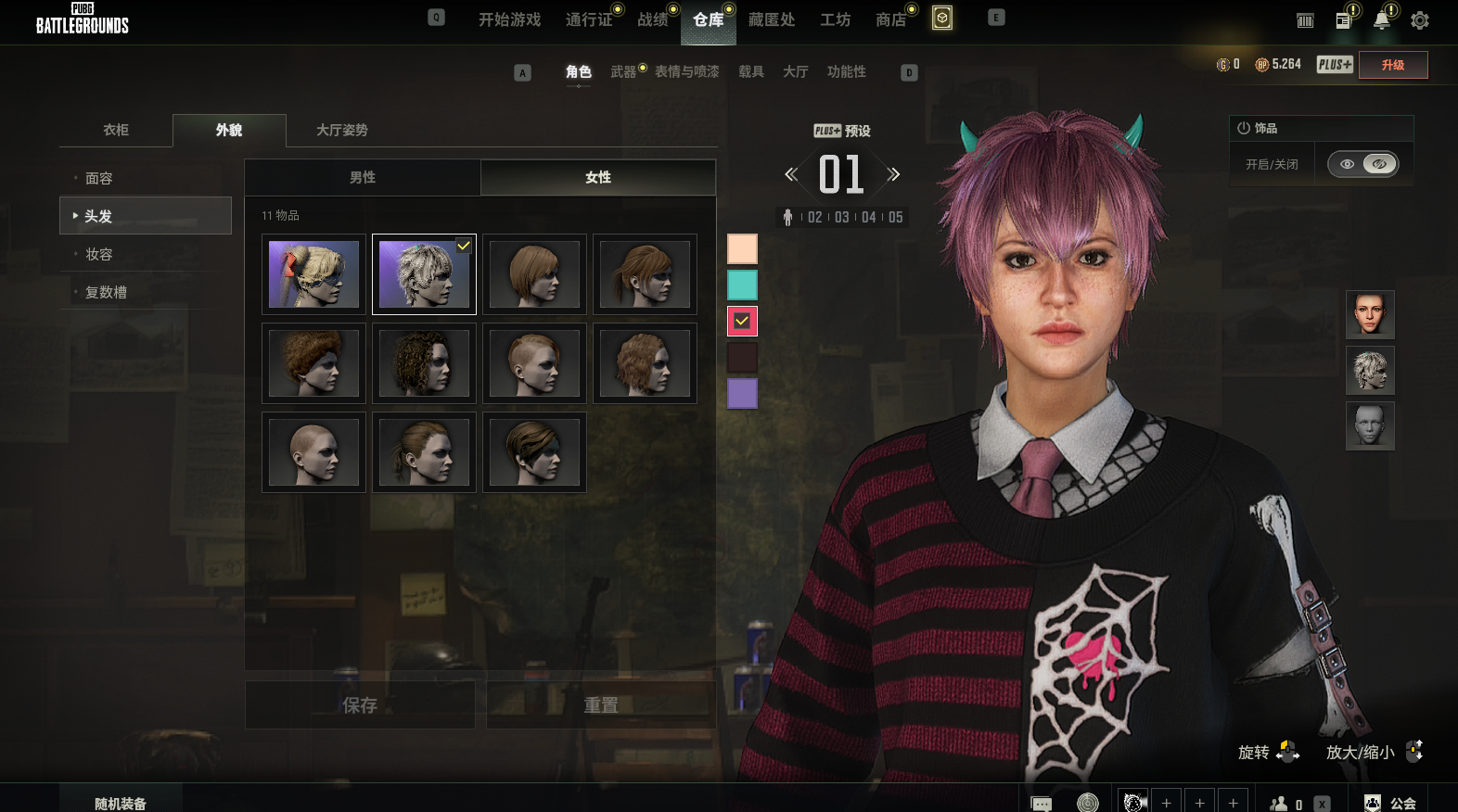Switch to the 大厅姿势 lobby pose tab
This screenshot has height=812, width=1458.
[342, 130]
